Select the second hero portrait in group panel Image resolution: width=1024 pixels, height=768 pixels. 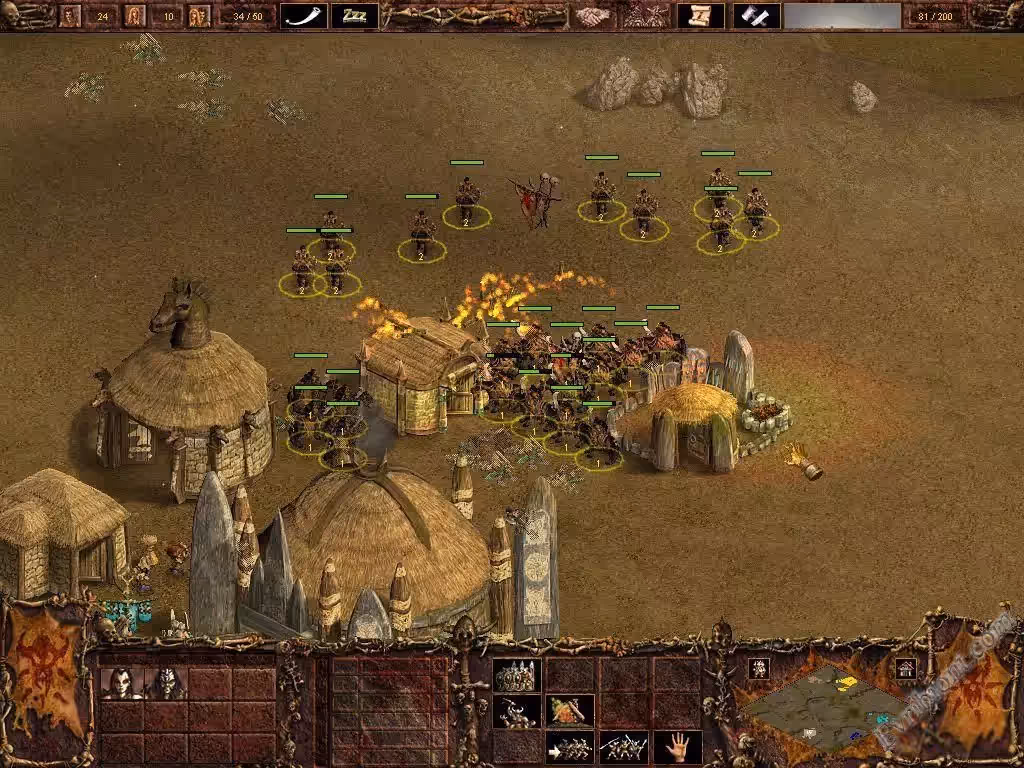coord(166,683)
